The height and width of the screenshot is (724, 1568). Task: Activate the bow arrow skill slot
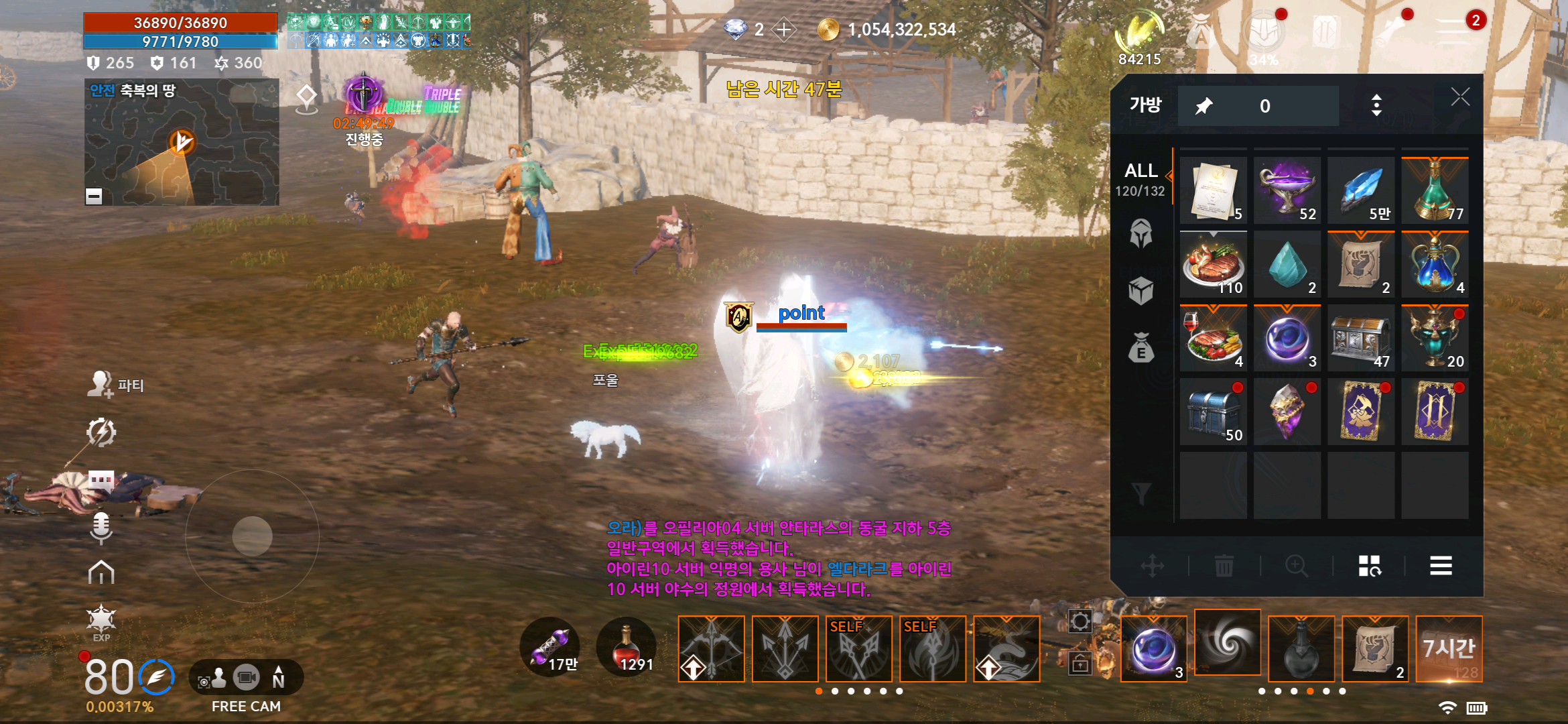712,648
